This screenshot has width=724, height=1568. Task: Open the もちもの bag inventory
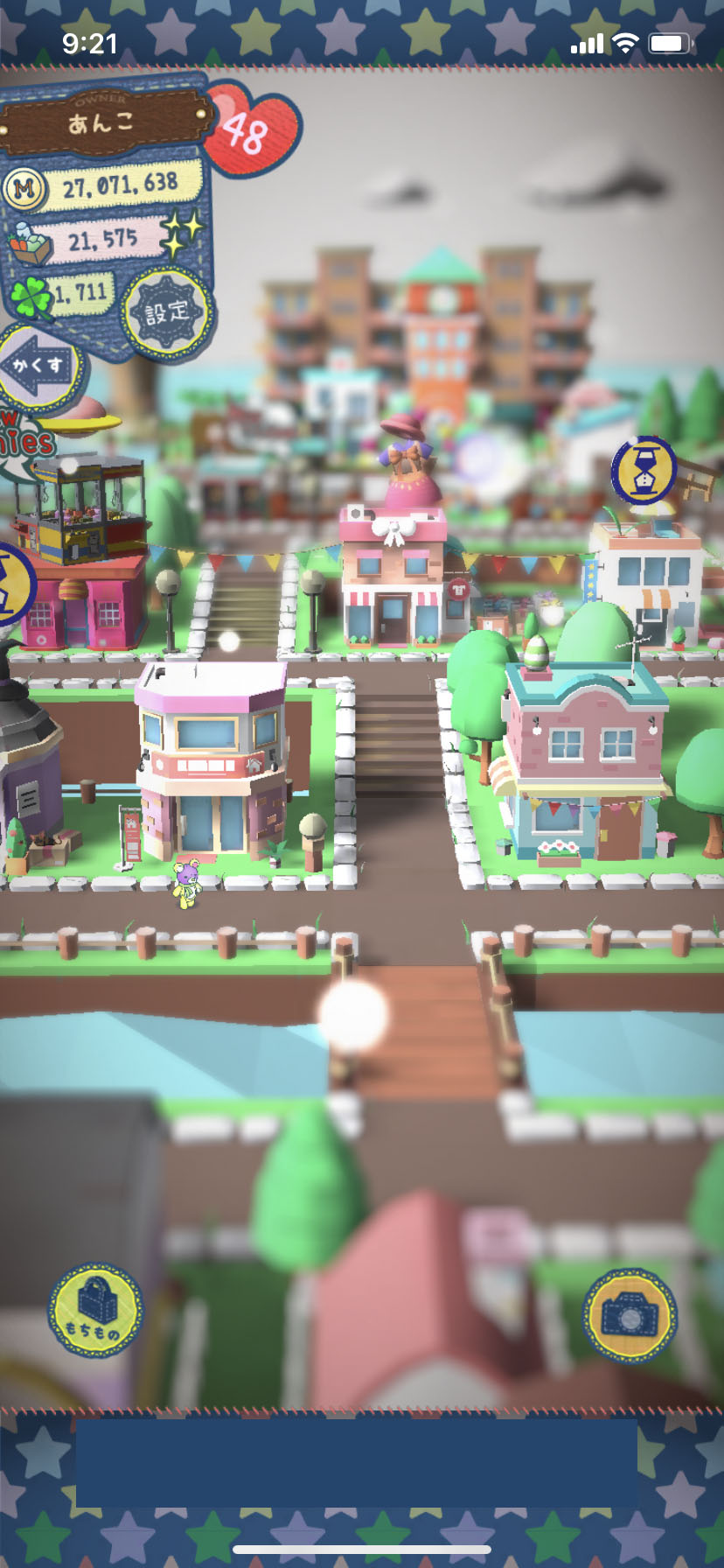coord(94,1310)
